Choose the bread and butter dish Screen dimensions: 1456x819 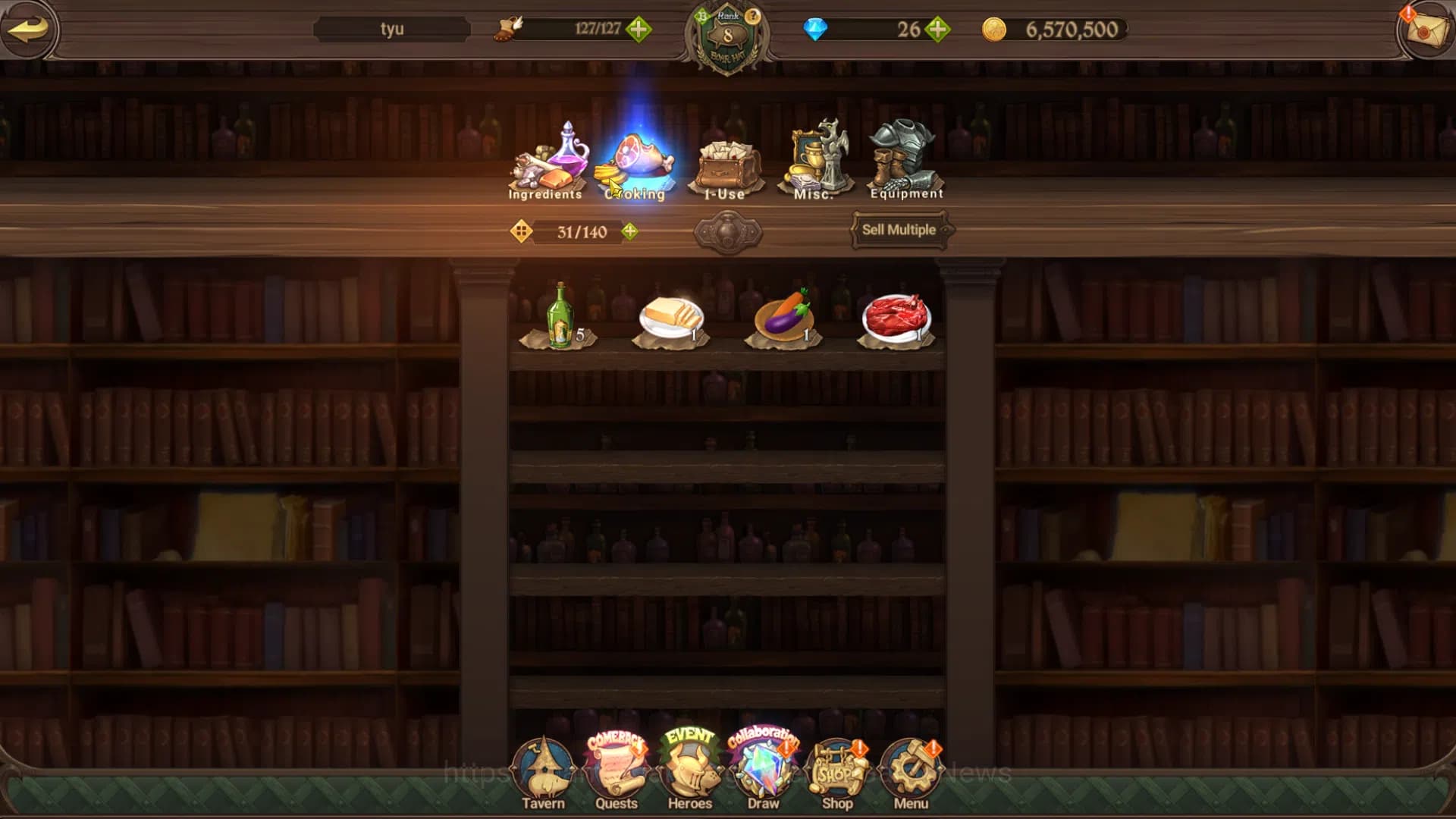pos(671,318)
